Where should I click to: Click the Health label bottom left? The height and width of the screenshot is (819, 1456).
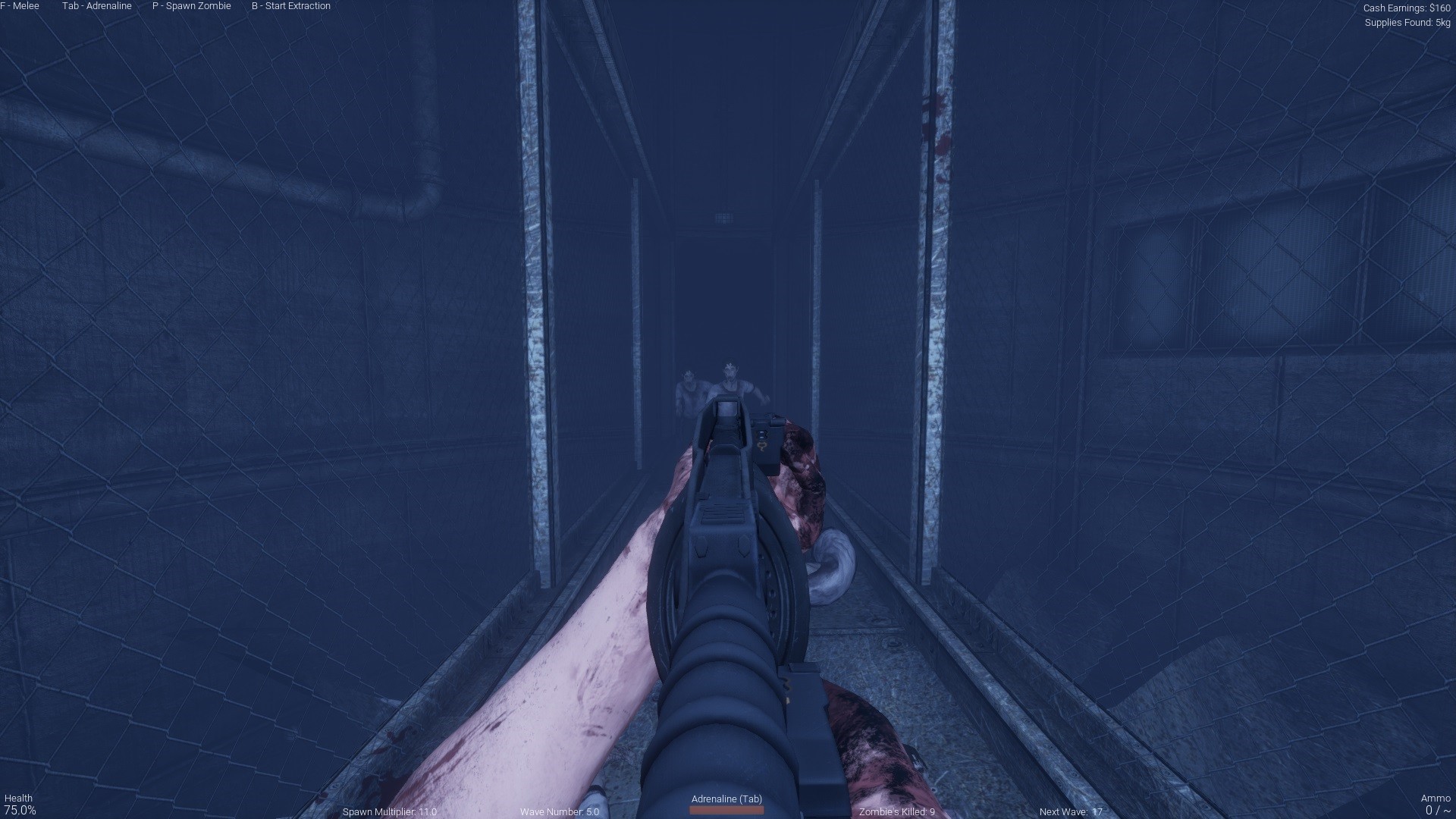click(20, 797)
